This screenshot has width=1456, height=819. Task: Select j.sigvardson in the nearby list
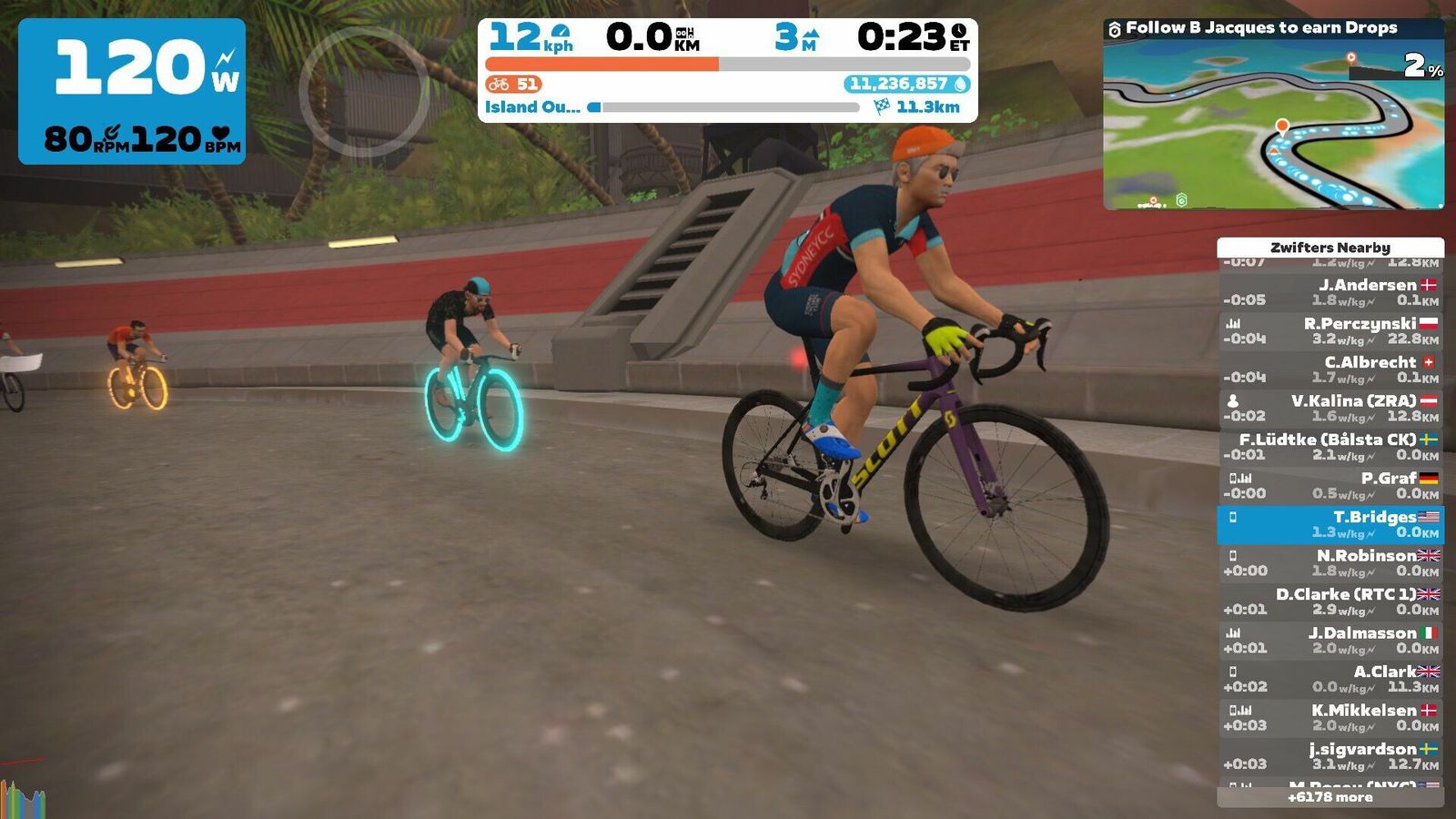[x=1330, y=756]
